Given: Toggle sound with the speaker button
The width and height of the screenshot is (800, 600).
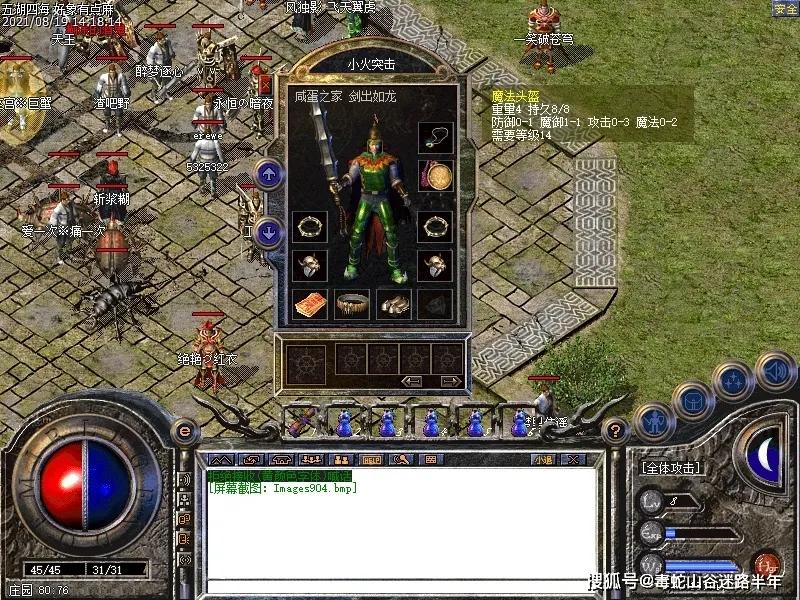Looking at the screenshot, I should point(773,371).
